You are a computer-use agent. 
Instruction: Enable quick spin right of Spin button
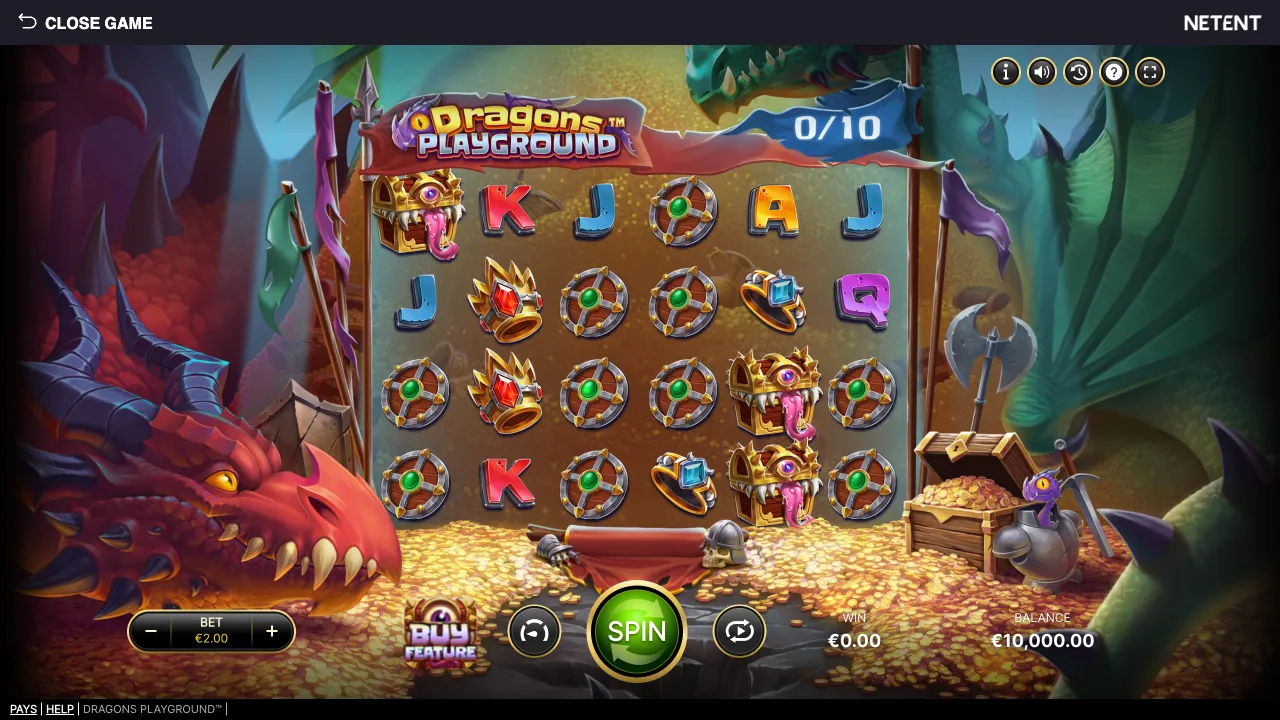pos(739,631)
